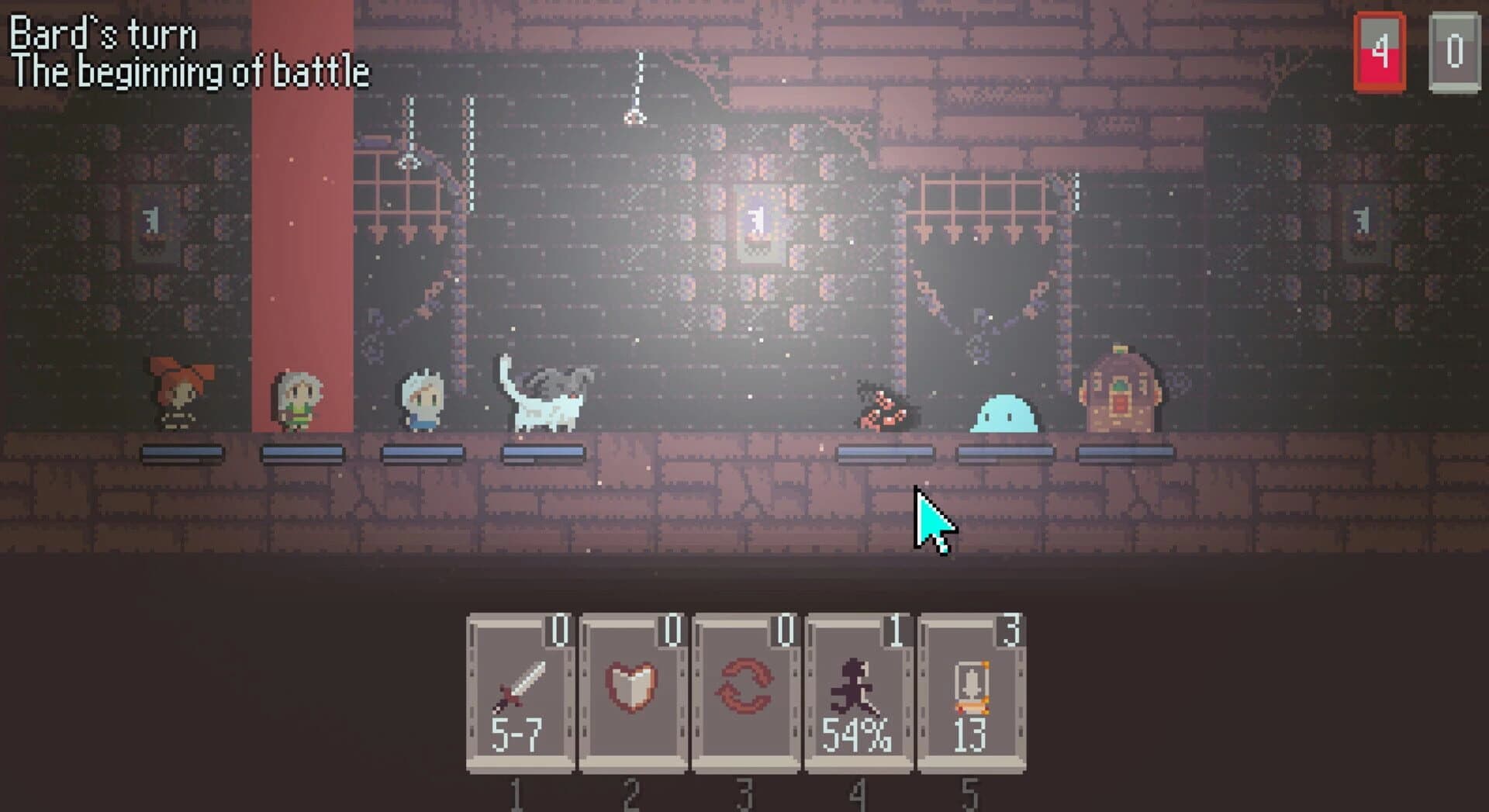Click the health bar under the Bard
This screenshot has width=1489, height=812.
click(x=301, y=451)
